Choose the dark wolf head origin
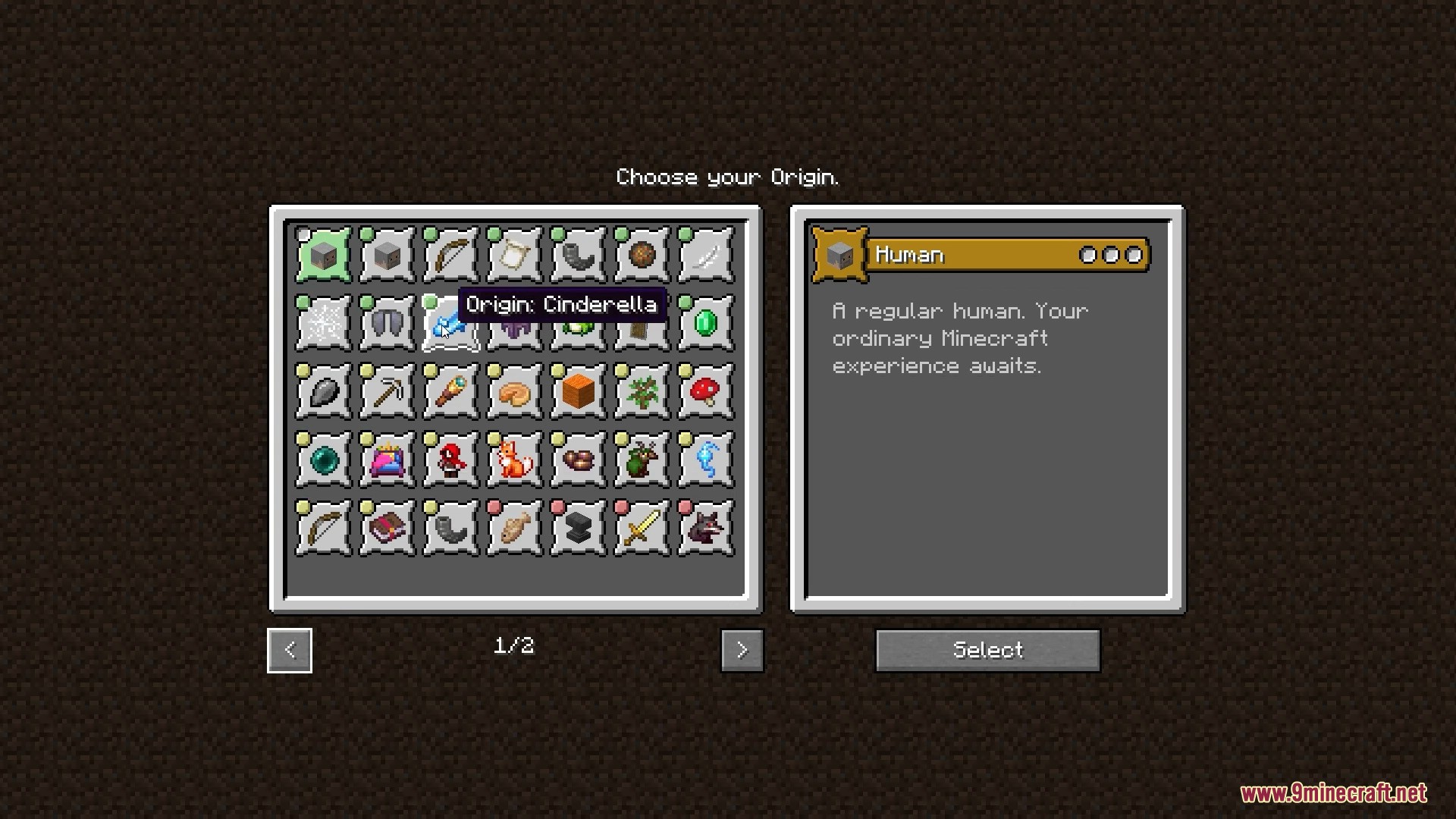1456x819 pixels. coord(705,529)
